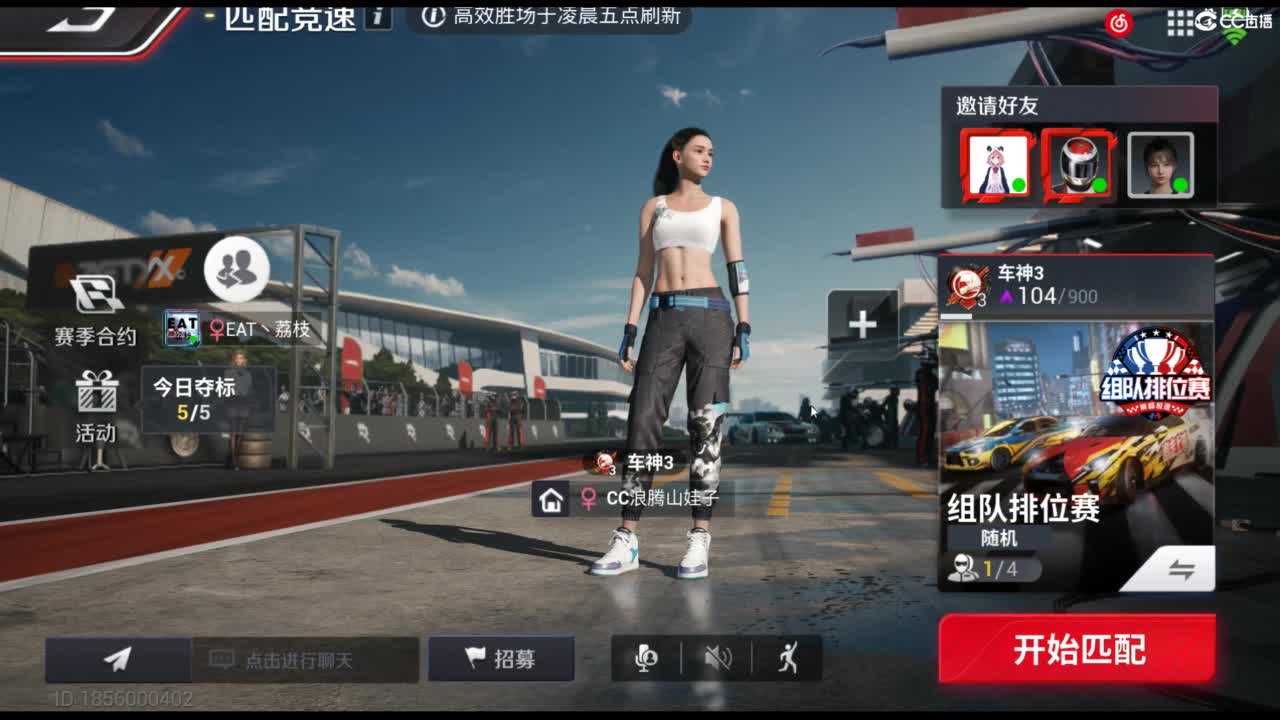Viewport: 1280px width, 720px height.
Task: Expand the plus panel beside the character
Action: [x=862, y=323]
